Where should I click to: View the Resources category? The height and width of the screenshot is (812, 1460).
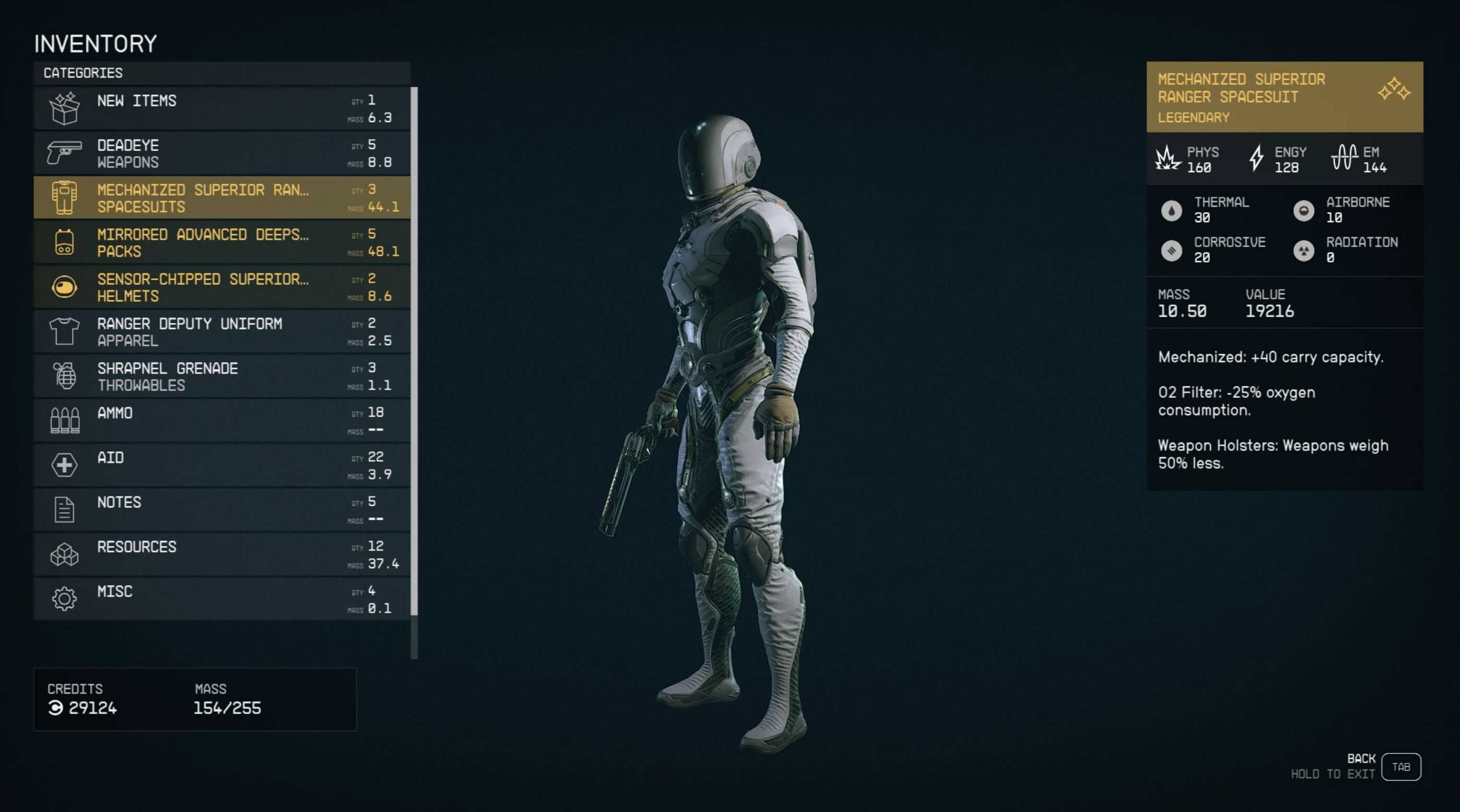221,555
